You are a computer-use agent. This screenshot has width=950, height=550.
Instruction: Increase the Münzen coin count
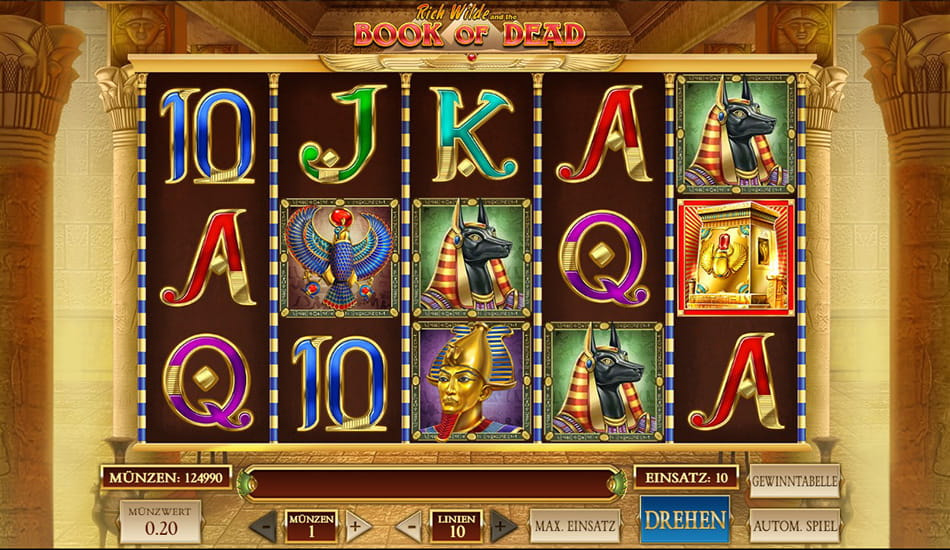(x=357, y=525)
